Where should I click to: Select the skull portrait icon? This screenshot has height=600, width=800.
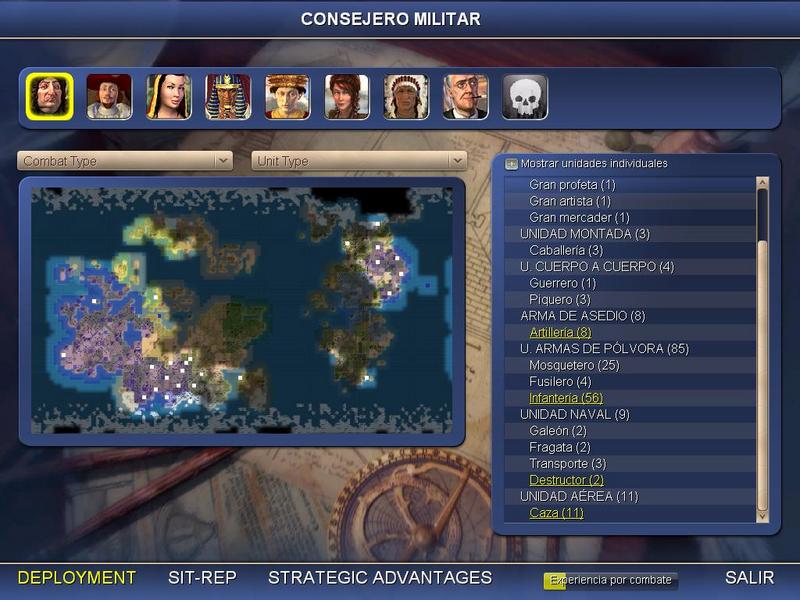coord(524,97)
